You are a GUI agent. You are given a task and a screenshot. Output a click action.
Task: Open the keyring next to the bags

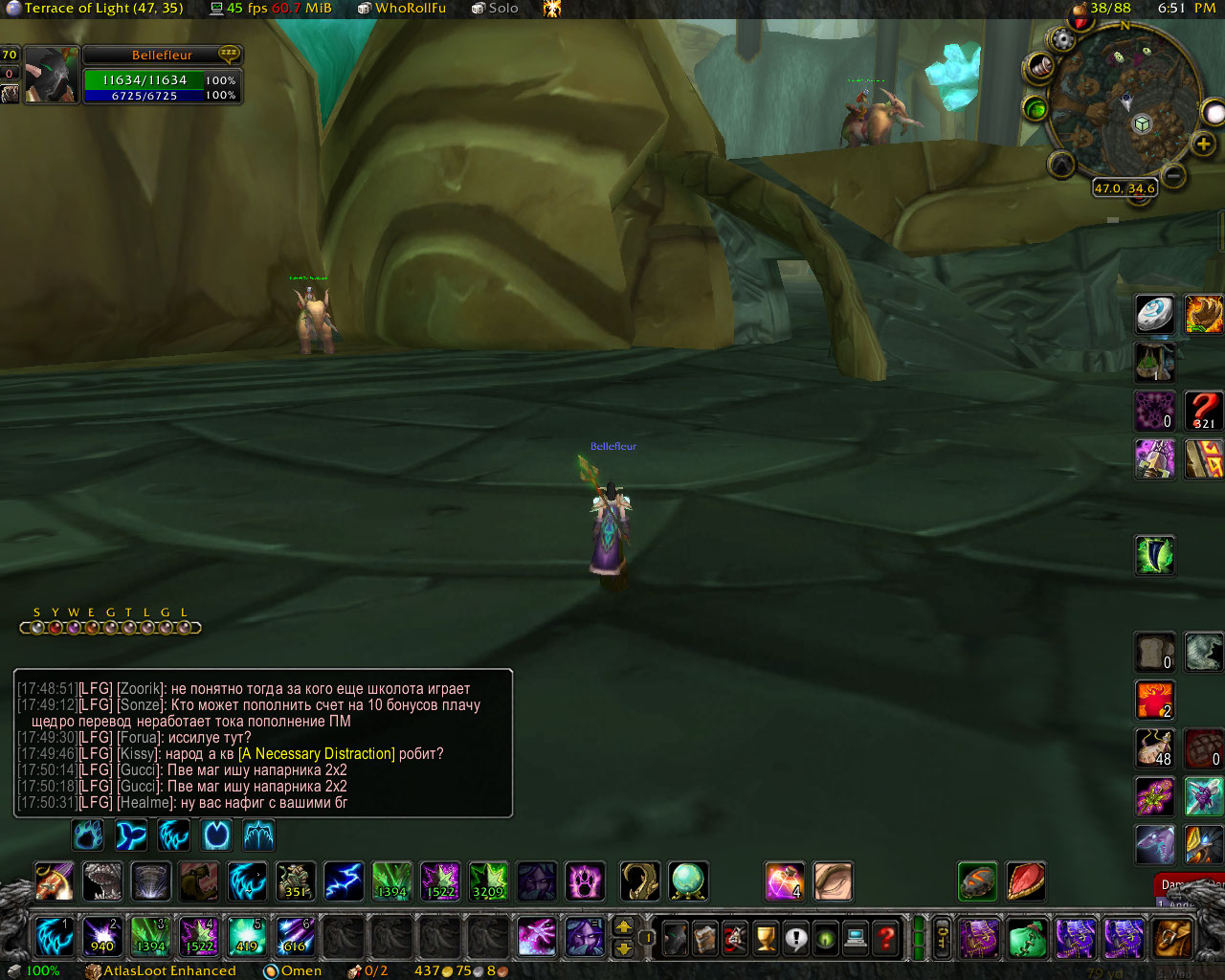pos(943,938)
